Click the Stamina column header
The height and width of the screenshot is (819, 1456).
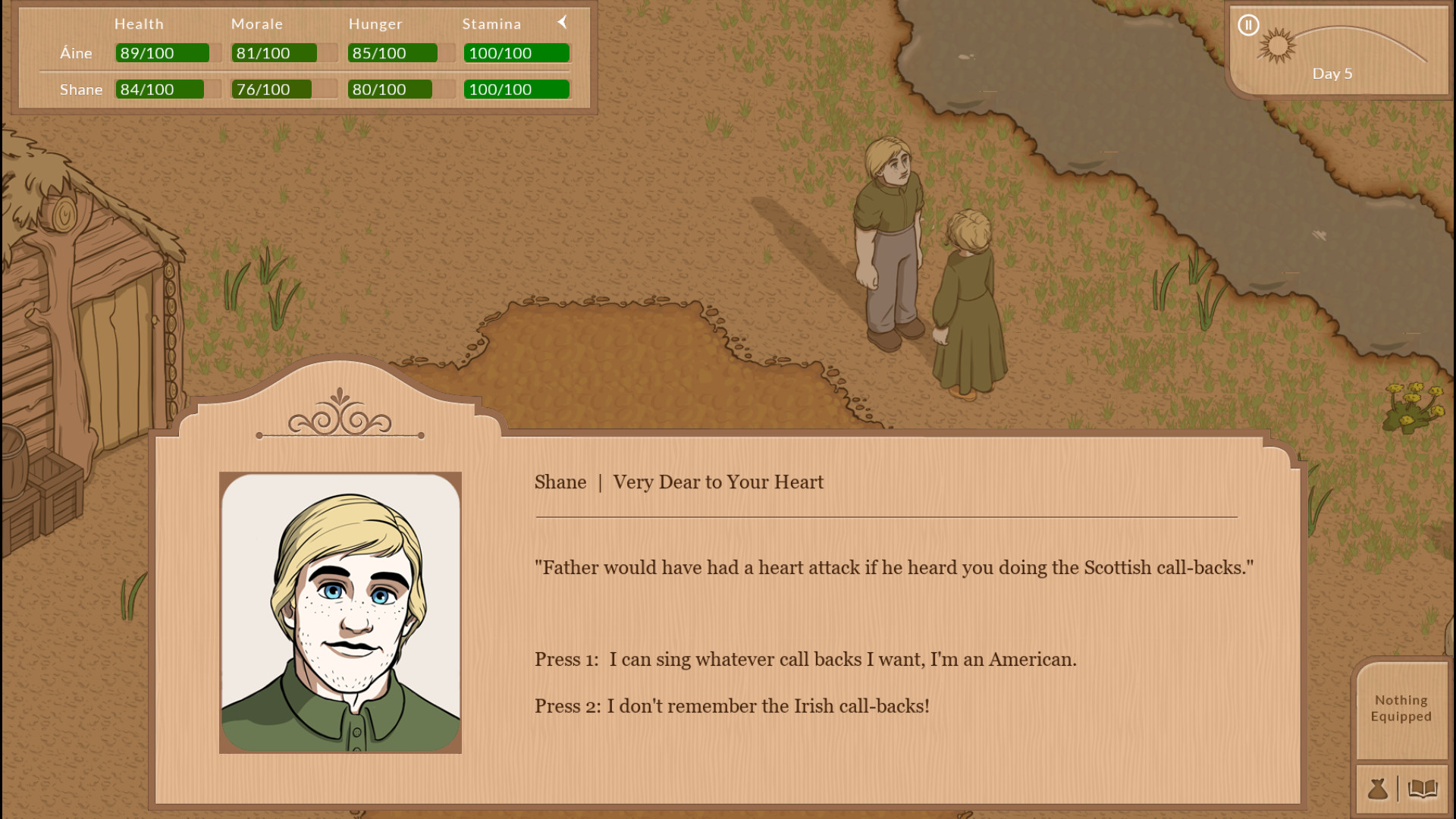(491, 24)
